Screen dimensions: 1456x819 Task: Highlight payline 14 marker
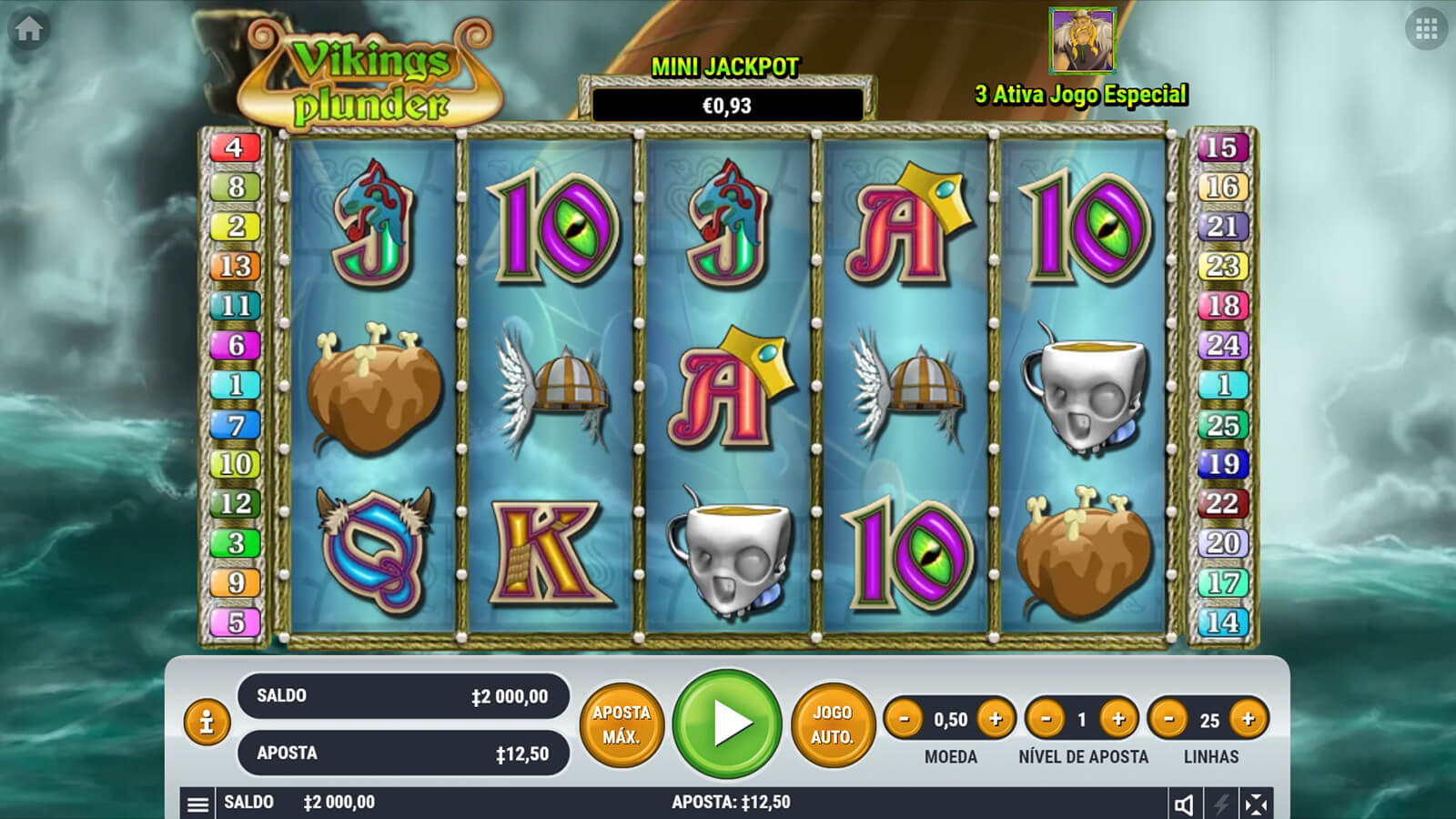pos(1221,622)
